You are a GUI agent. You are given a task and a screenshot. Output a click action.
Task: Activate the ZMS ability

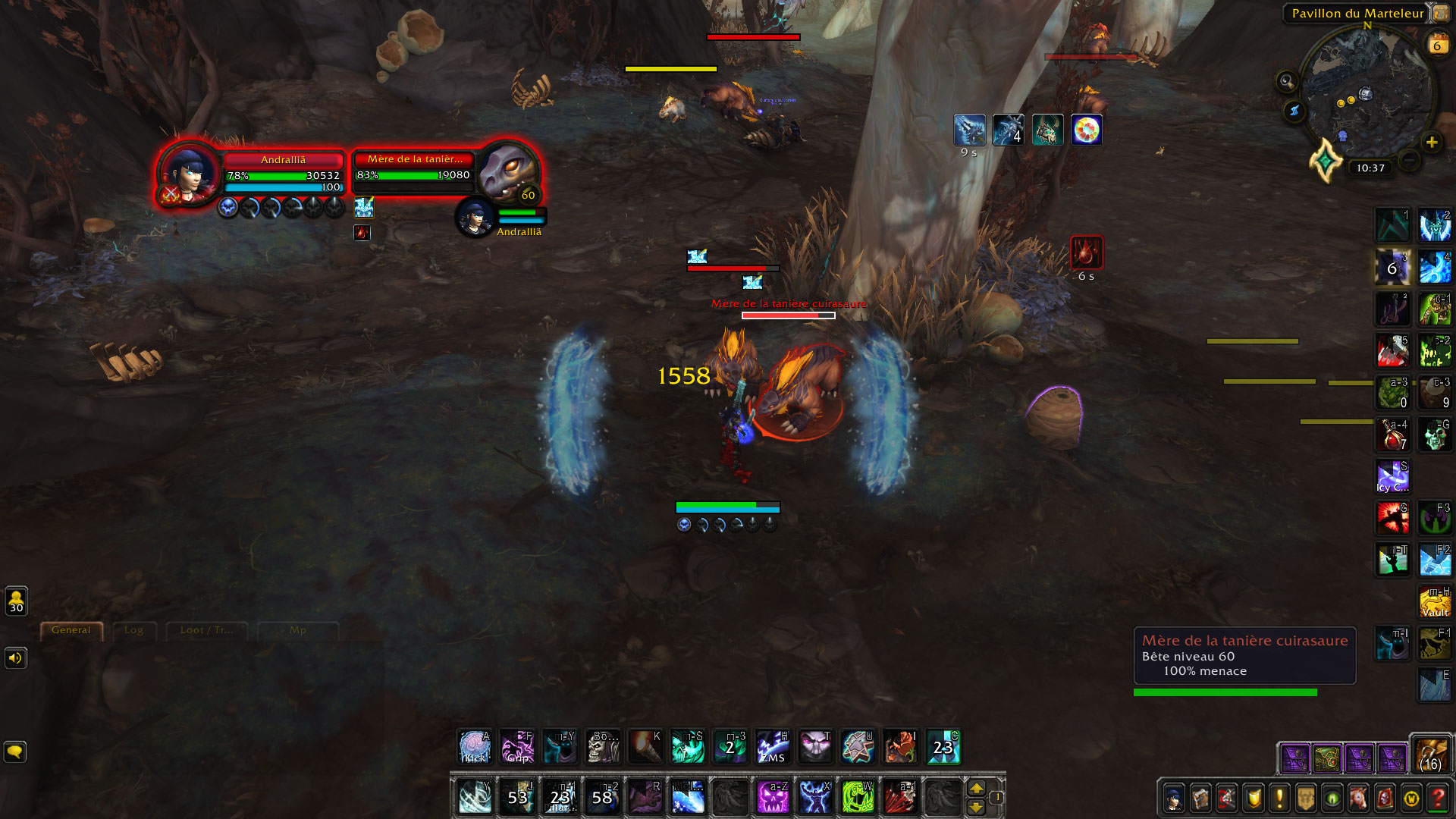772,747
